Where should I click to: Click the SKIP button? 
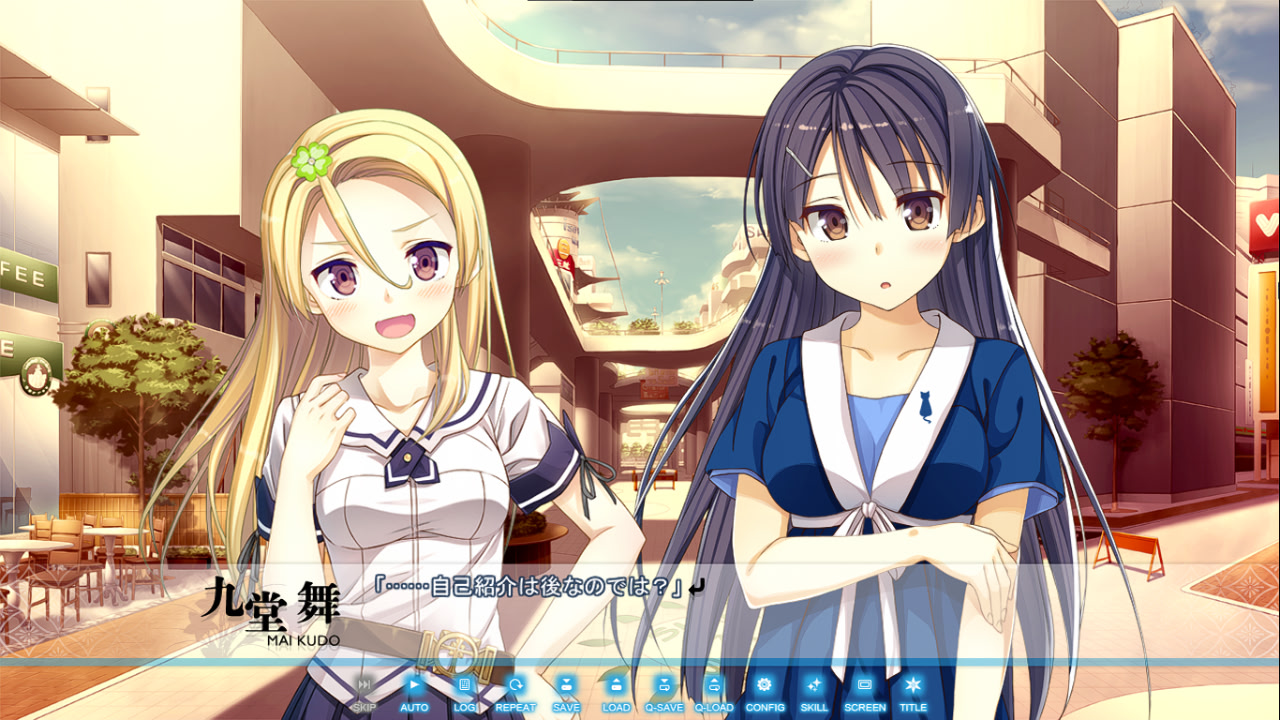coord(365,692)
